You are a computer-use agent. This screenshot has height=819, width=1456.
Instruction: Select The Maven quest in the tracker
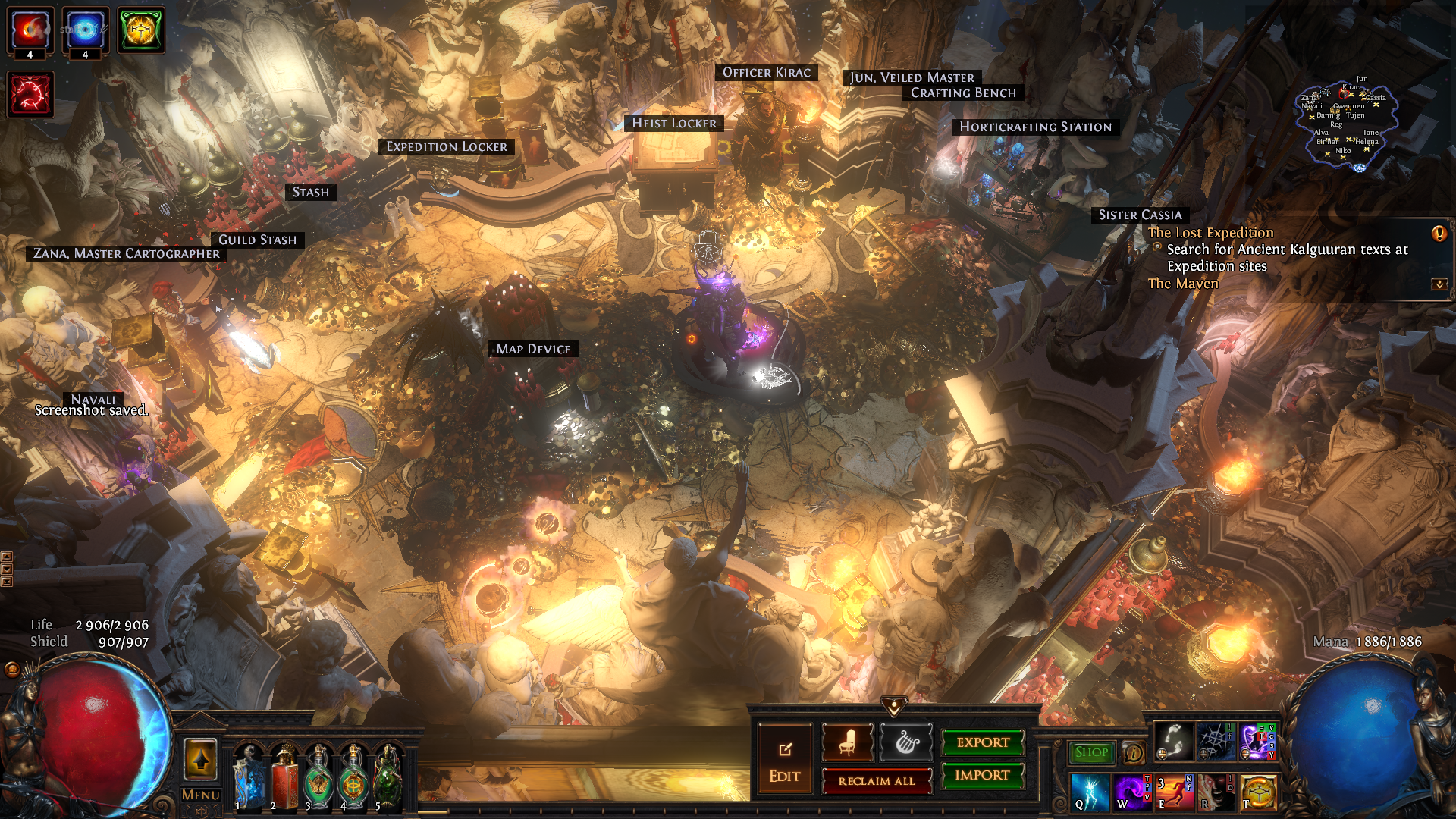click(x=1182, y=284)
